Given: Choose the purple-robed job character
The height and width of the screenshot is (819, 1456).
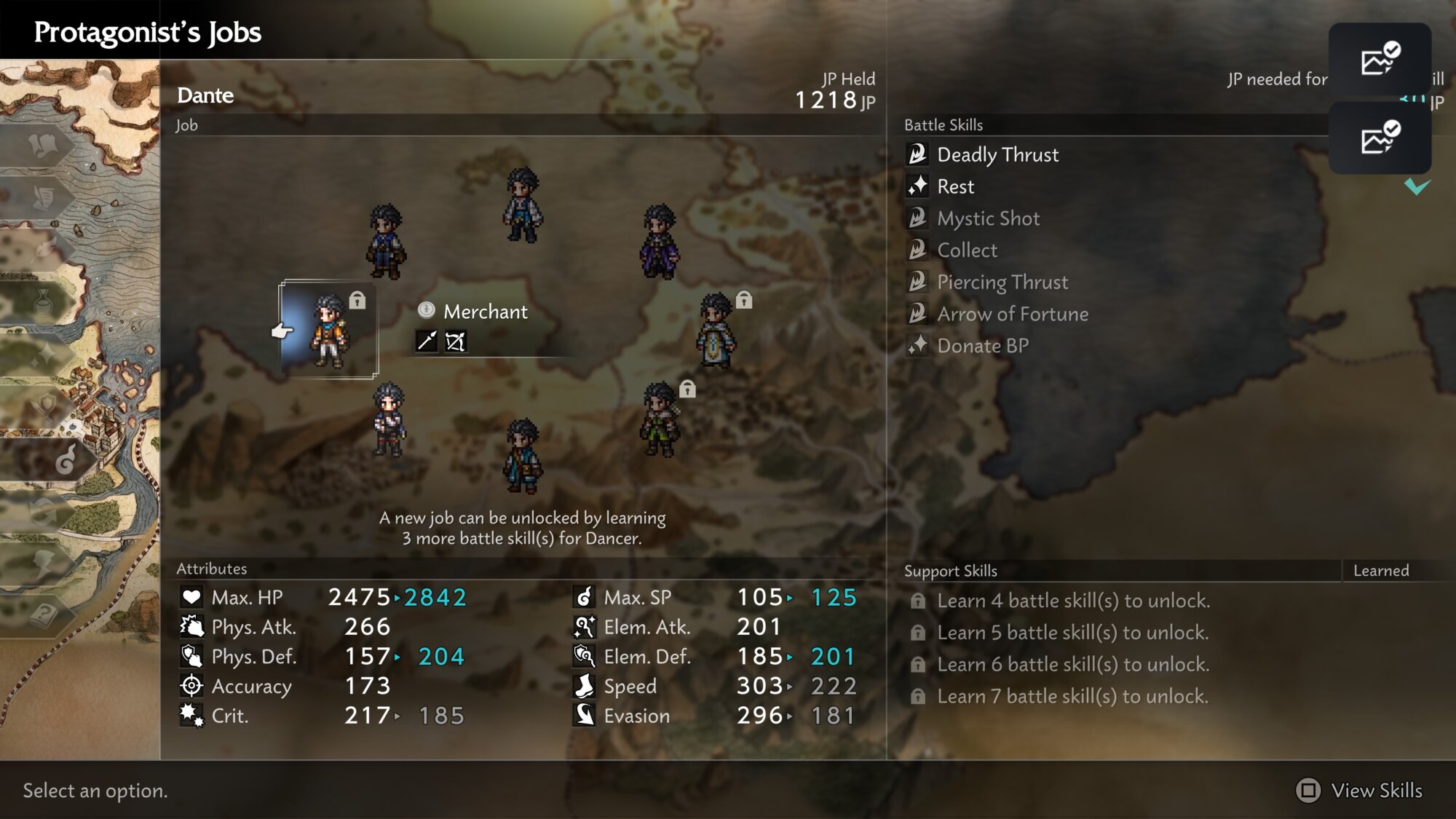Looking at the screenshot, I should [x=660, y=242].
